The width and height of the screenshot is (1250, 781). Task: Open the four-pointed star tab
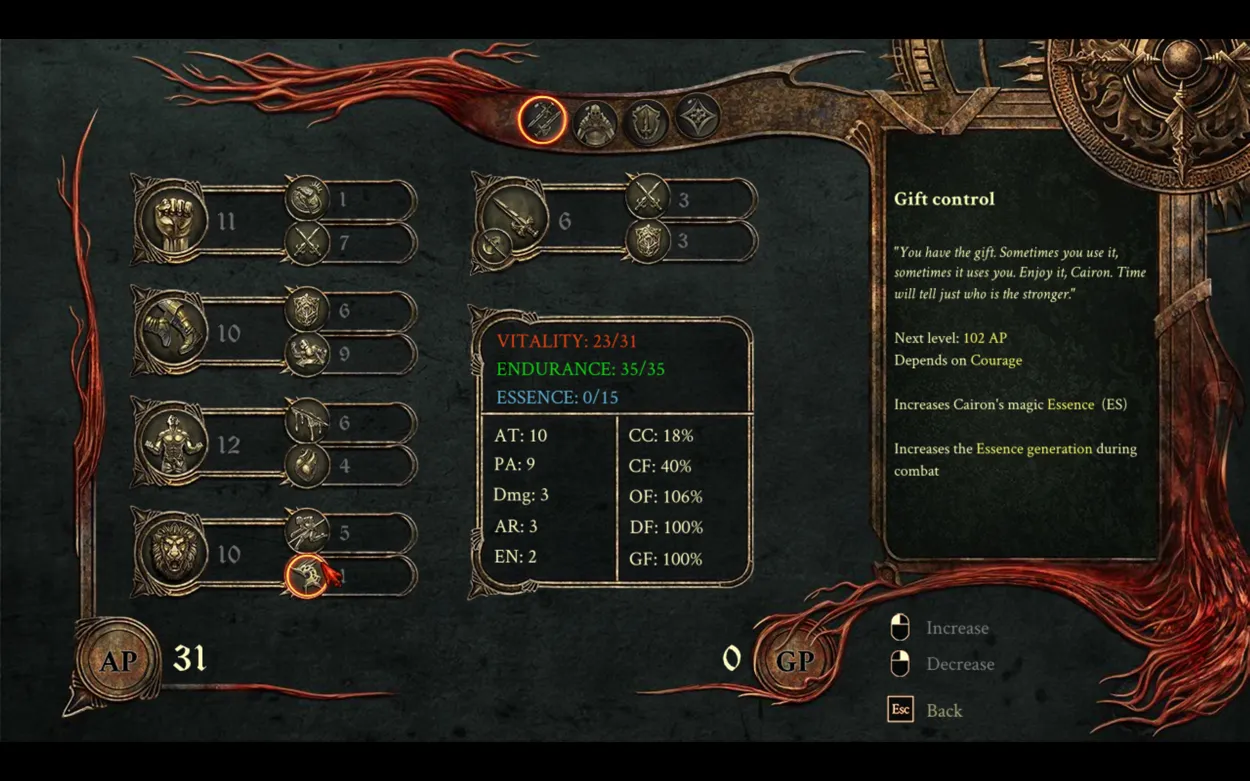coord(697,119)
